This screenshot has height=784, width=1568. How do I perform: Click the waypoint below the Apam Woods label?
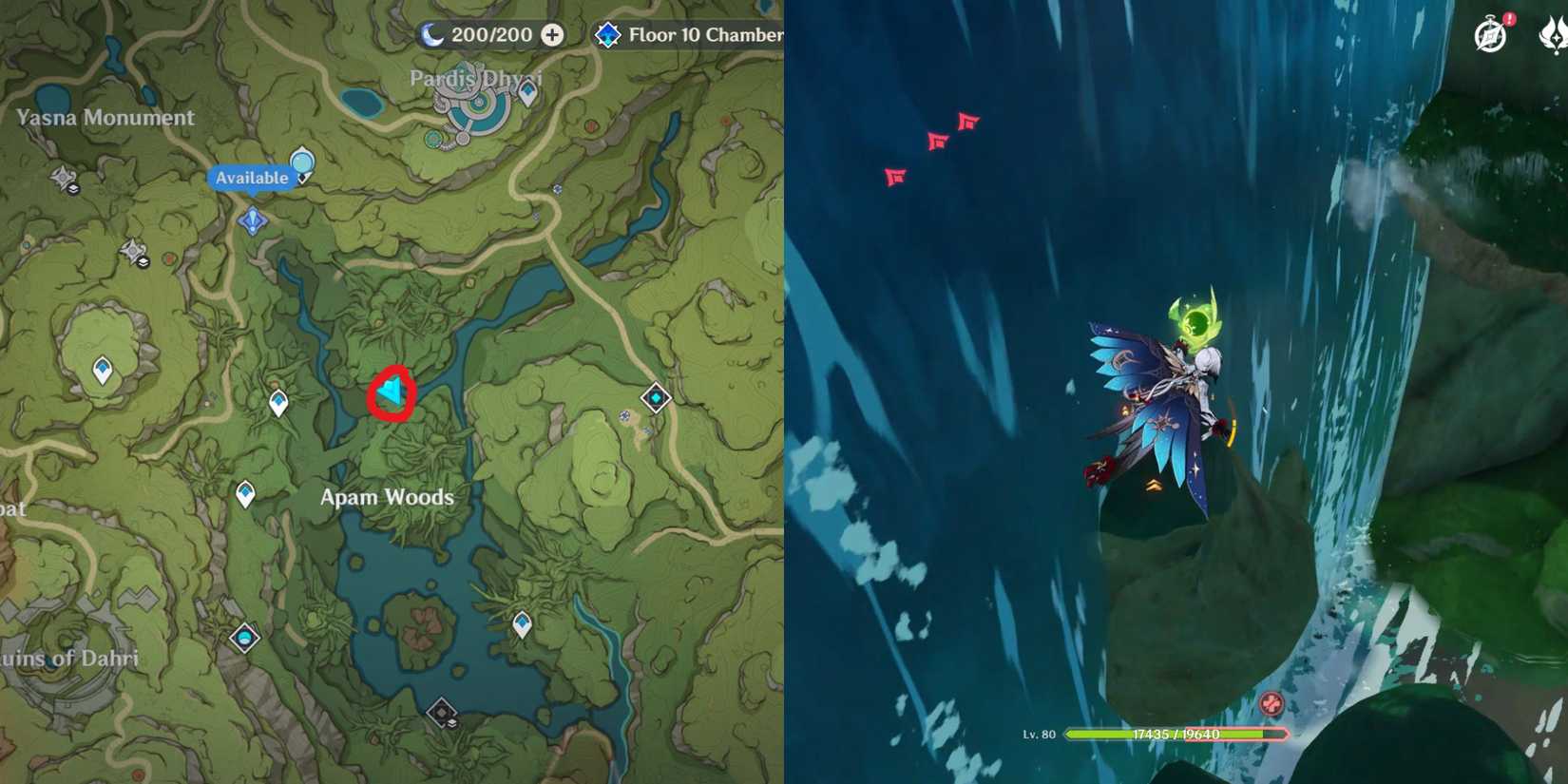click(520, 622)
